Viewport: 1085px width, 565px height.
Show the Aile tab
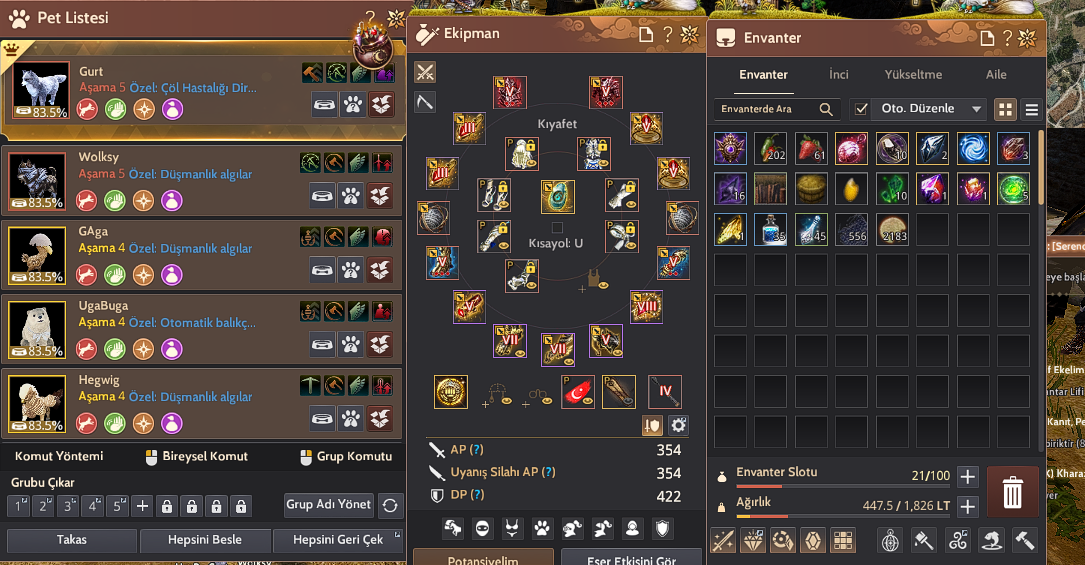tap(996, 75)
